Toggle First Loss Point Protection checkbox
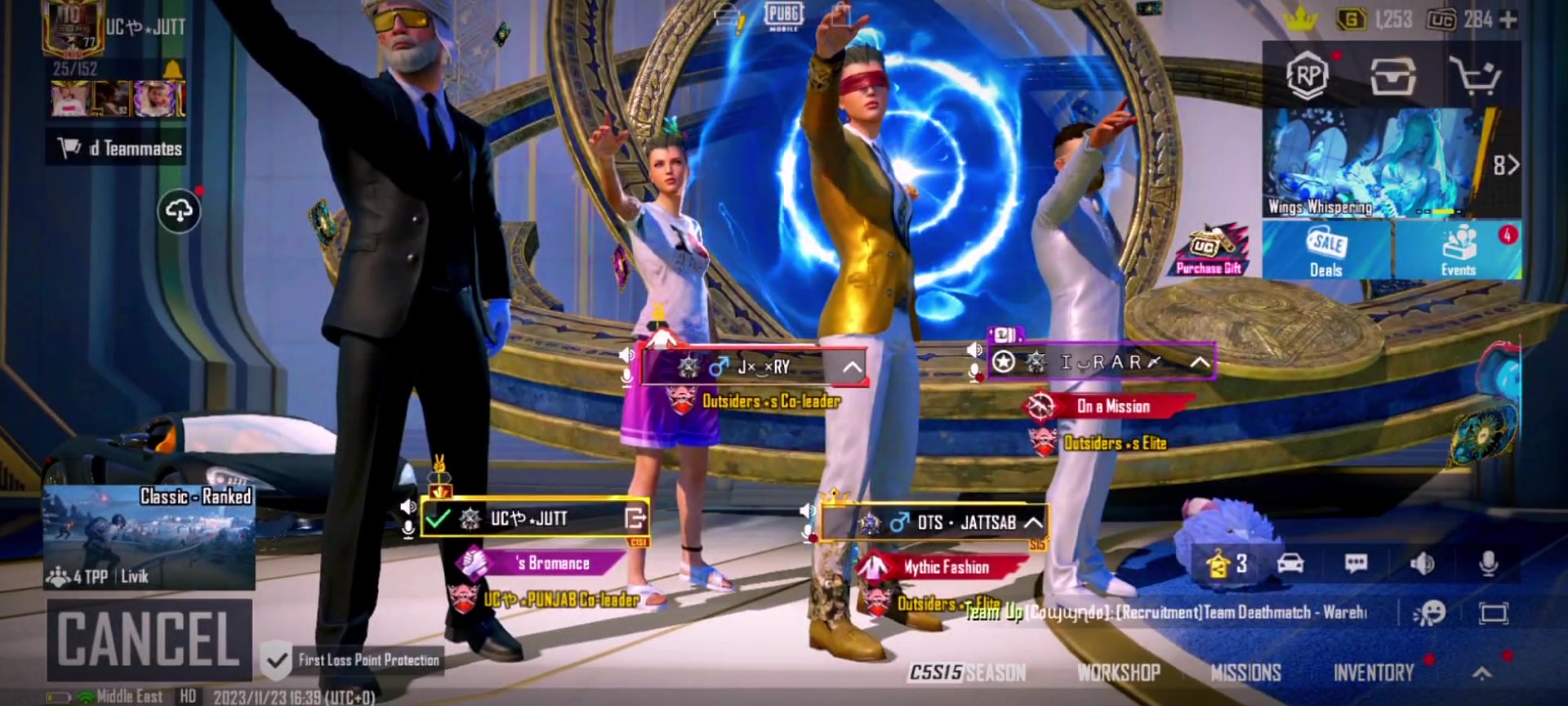This screenshot has height=706, width=1568. click(277, 659)
